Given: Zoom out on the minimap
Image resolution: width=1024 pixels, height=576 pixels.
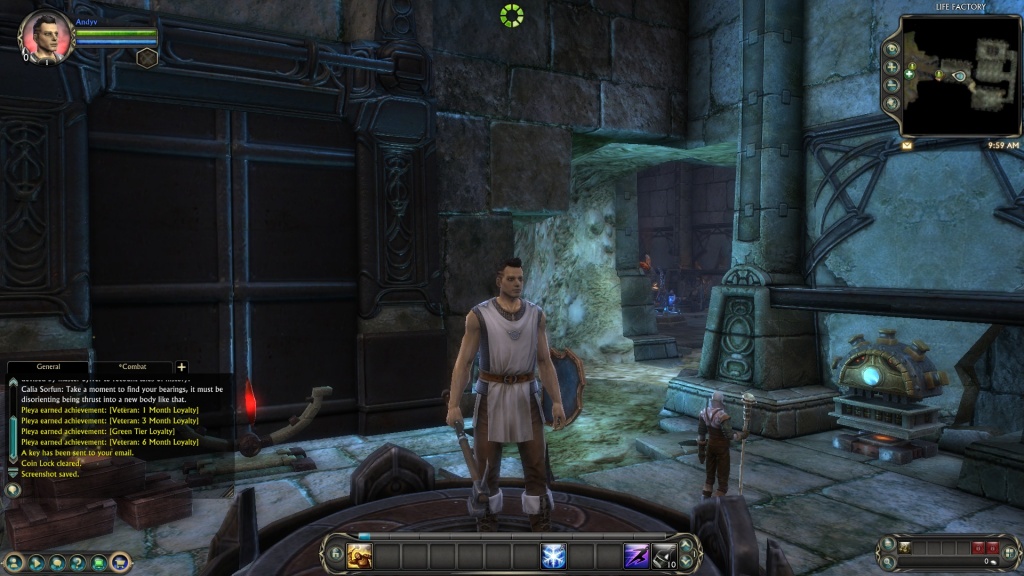Looking at the screenshot, I should 891,85.
